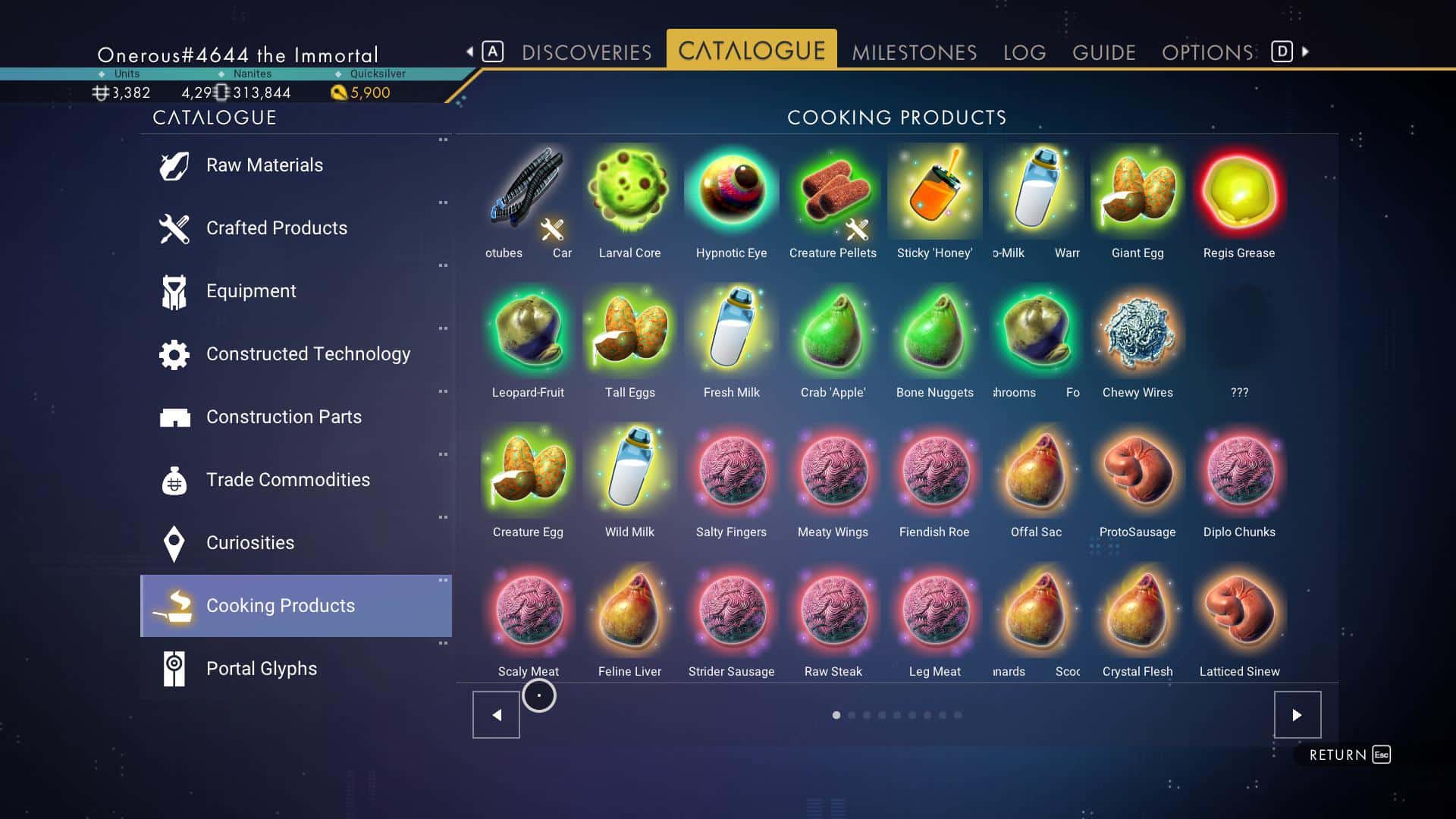Click the D next-page indicator button
1456x819 pixels.
pos(1281,50)
